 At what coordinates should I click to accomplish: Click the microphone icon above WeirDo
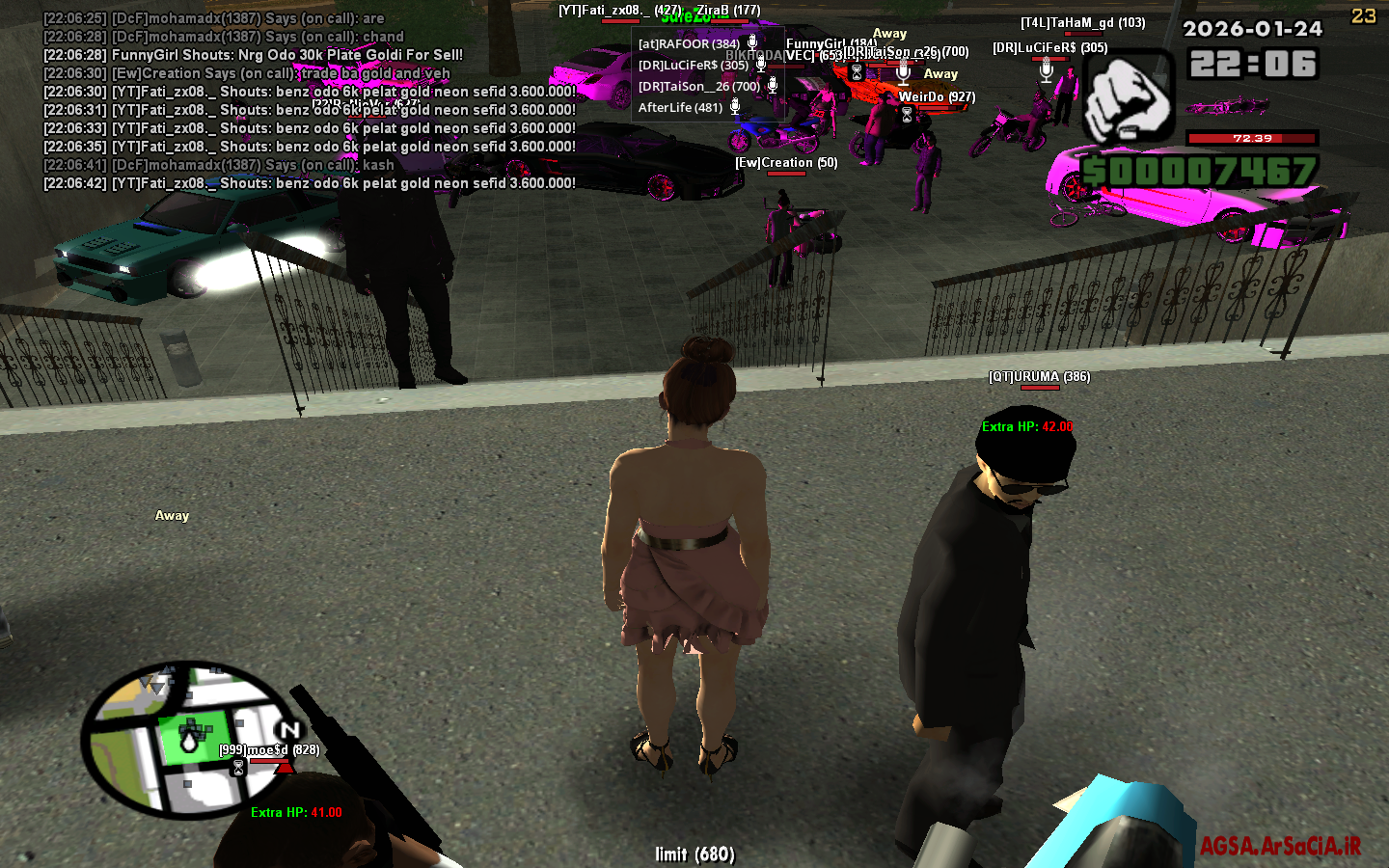coord(903,72)
